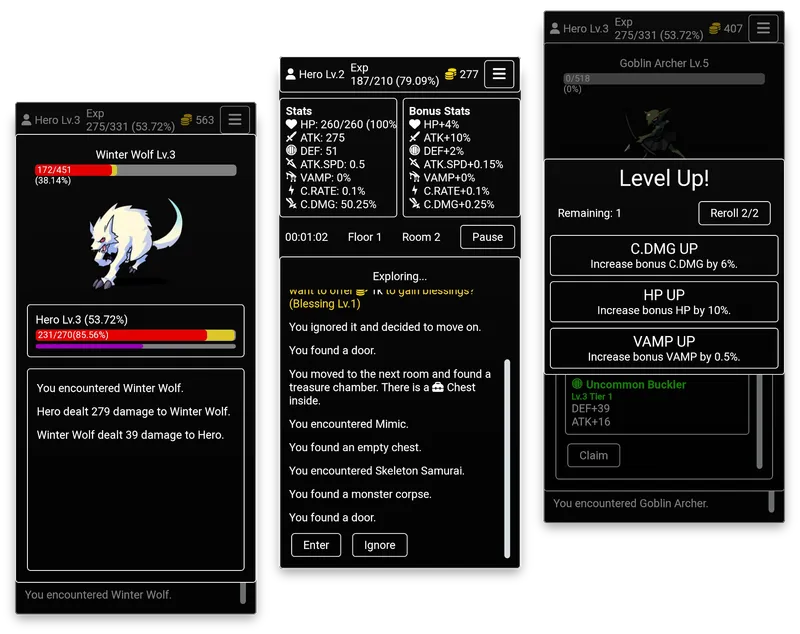Claim the Uncommon Buckler
This screenshot has width=800, height=634.
pos(594,455)
